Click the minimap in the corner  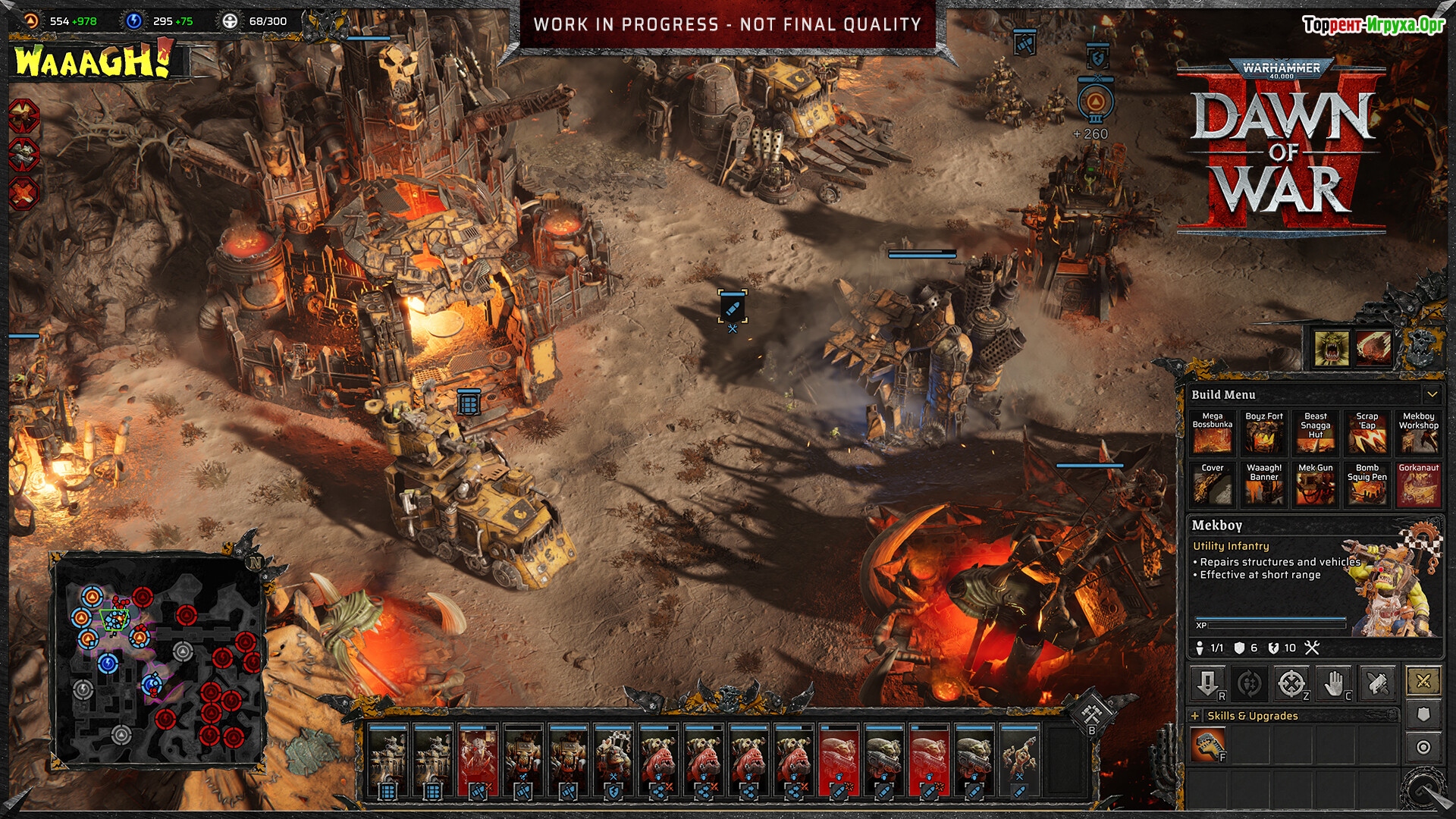(x=159, y=658)
